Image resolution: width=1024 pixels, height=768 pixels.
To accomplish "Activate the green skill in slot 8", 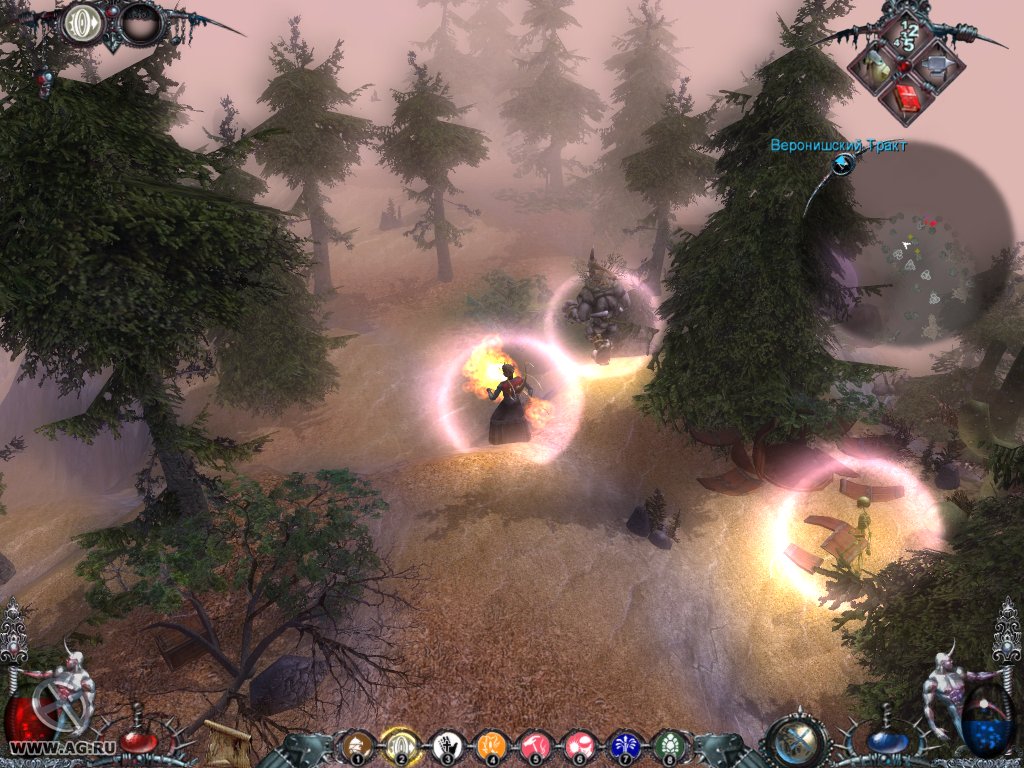I will (668, 745).
